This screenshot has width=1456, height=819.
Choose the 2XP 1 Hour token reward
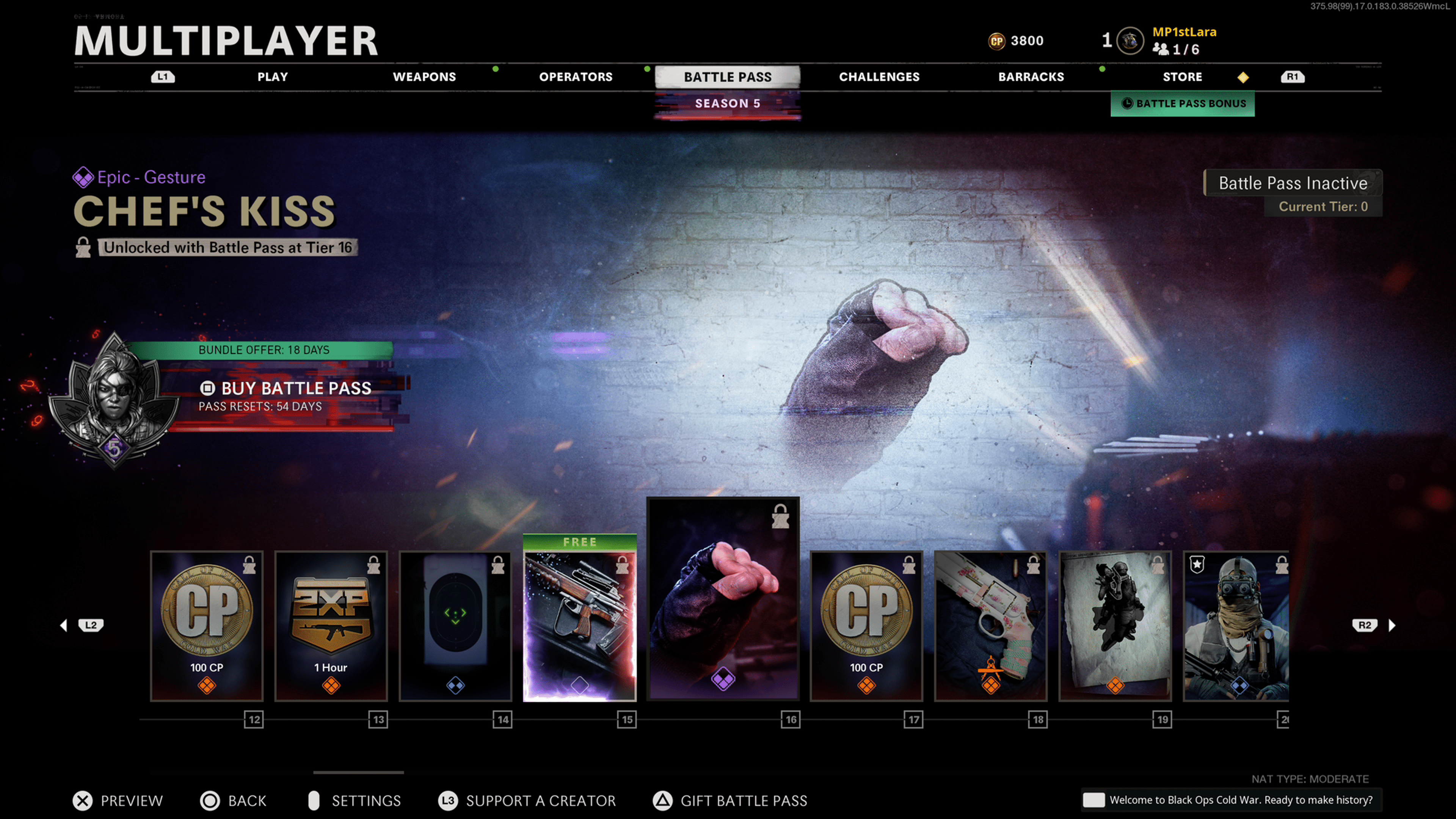tap(331, 626)
